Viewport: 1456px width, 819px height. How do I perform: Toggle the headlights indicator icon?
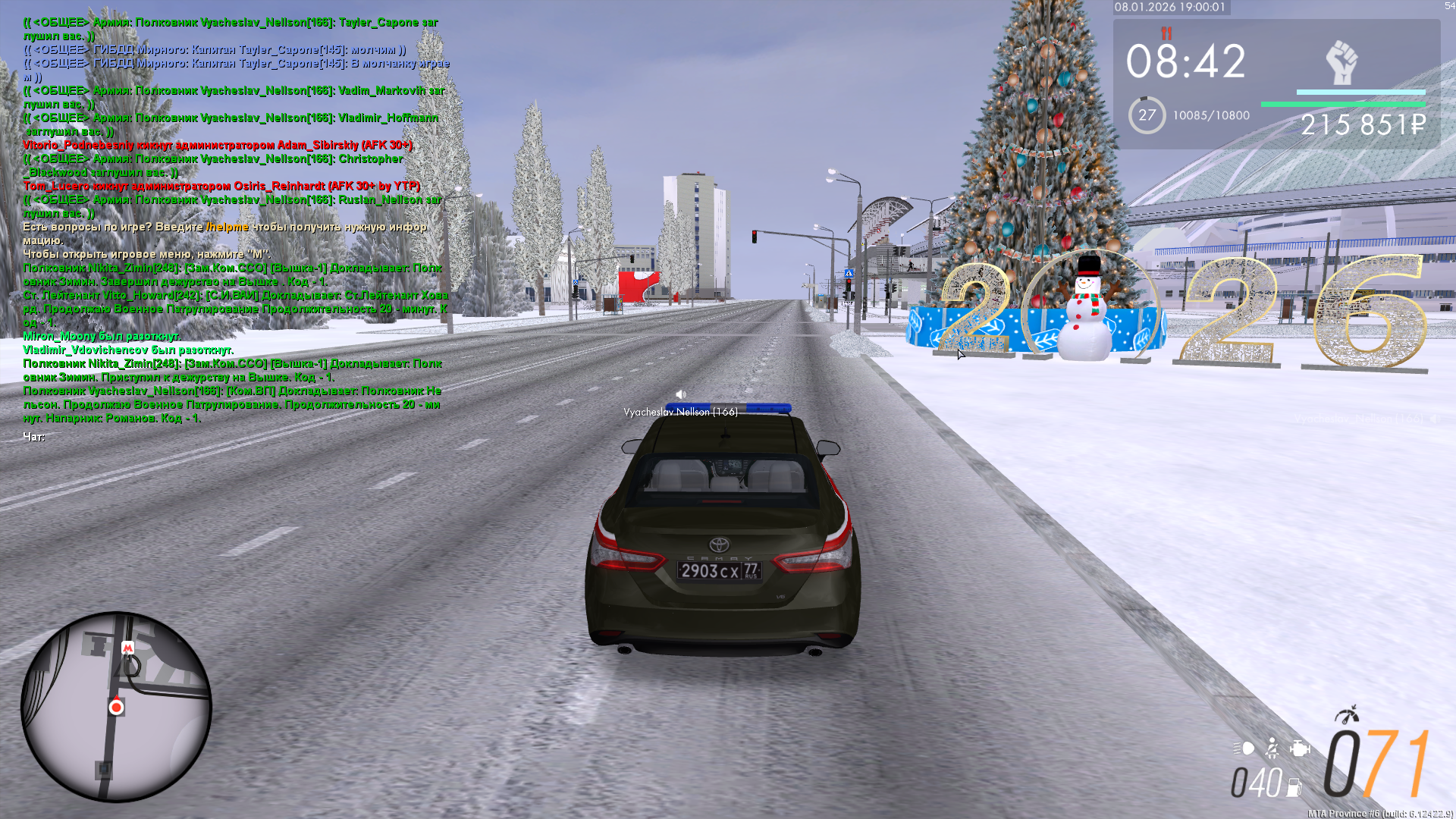pyautogui.click(x=1244, y=749)
